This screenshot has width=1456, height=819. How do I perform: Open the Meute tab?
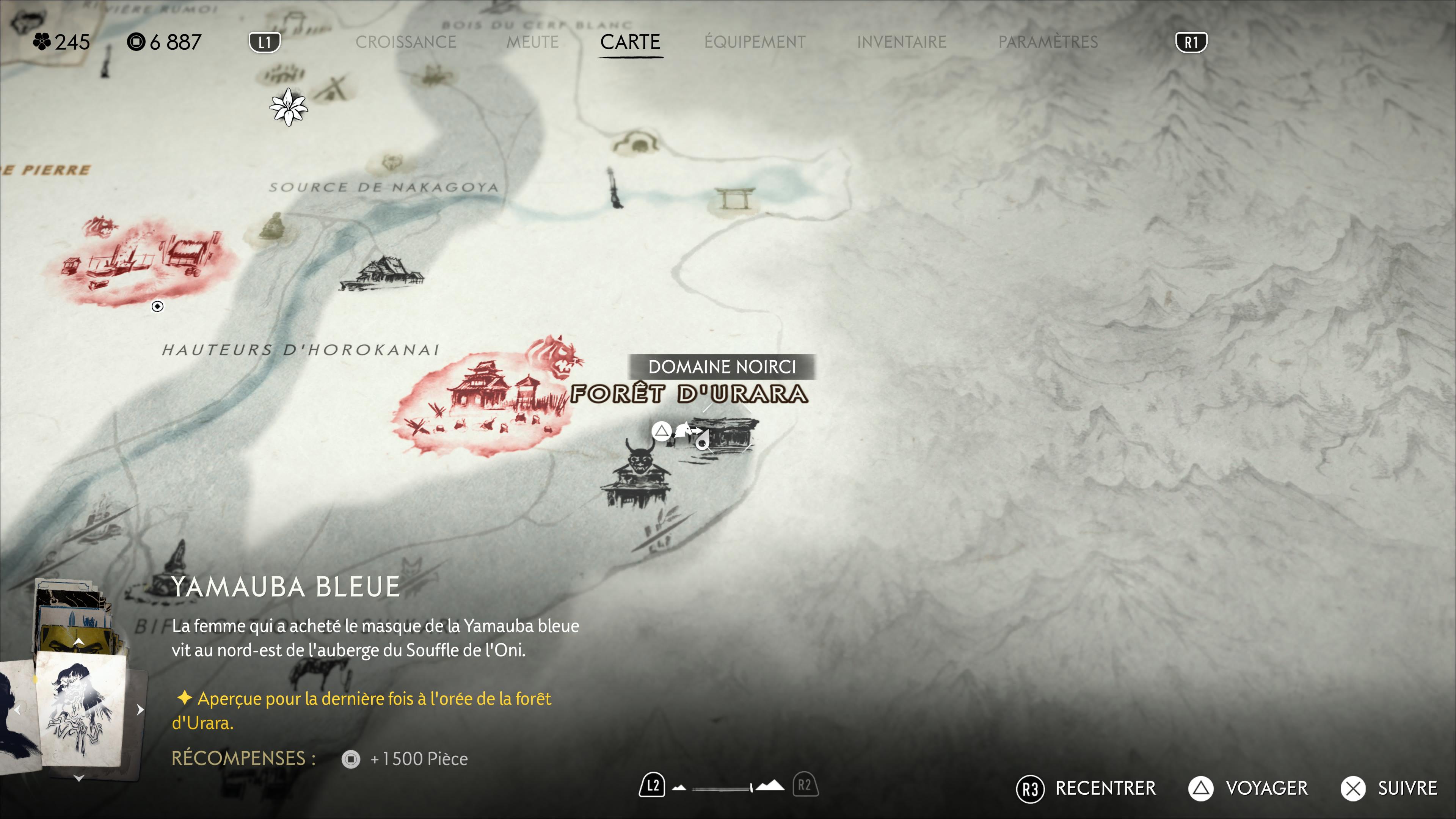click(532, 42)
